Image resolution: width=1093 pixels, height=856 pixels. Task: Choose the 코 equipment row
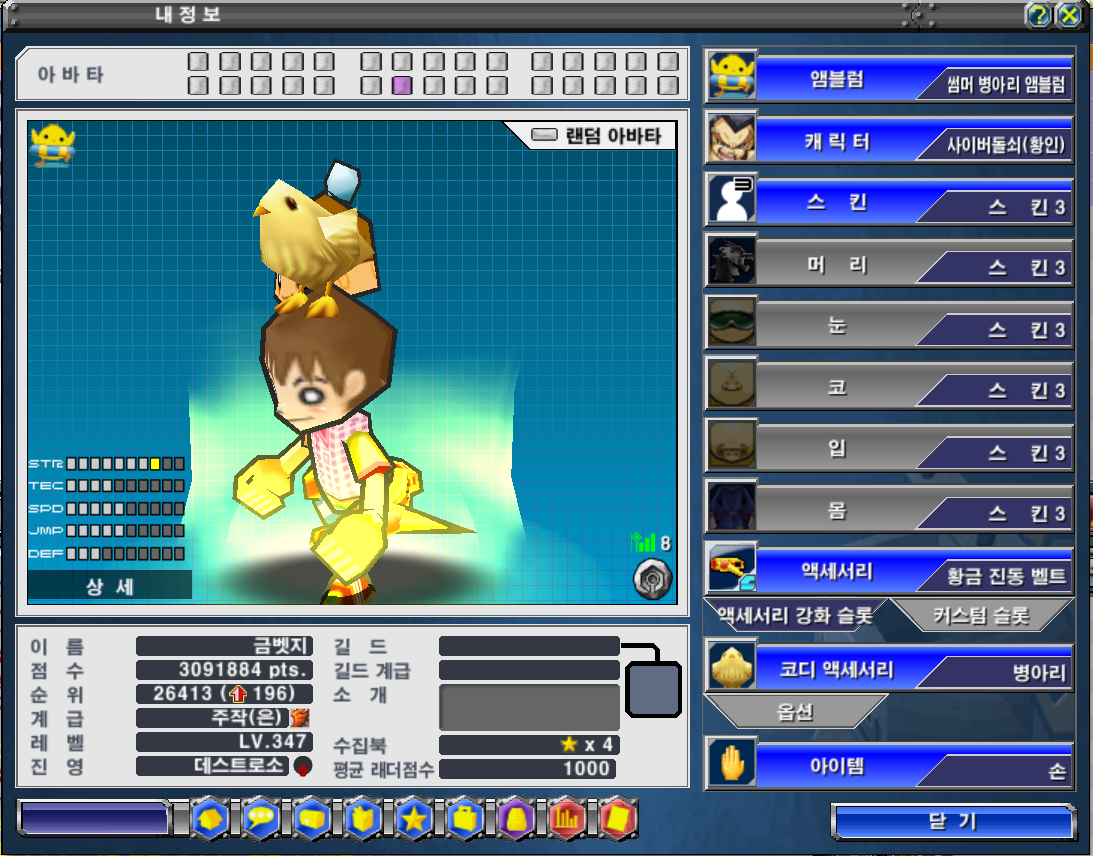pyautogui.click(x=888, y=388)
